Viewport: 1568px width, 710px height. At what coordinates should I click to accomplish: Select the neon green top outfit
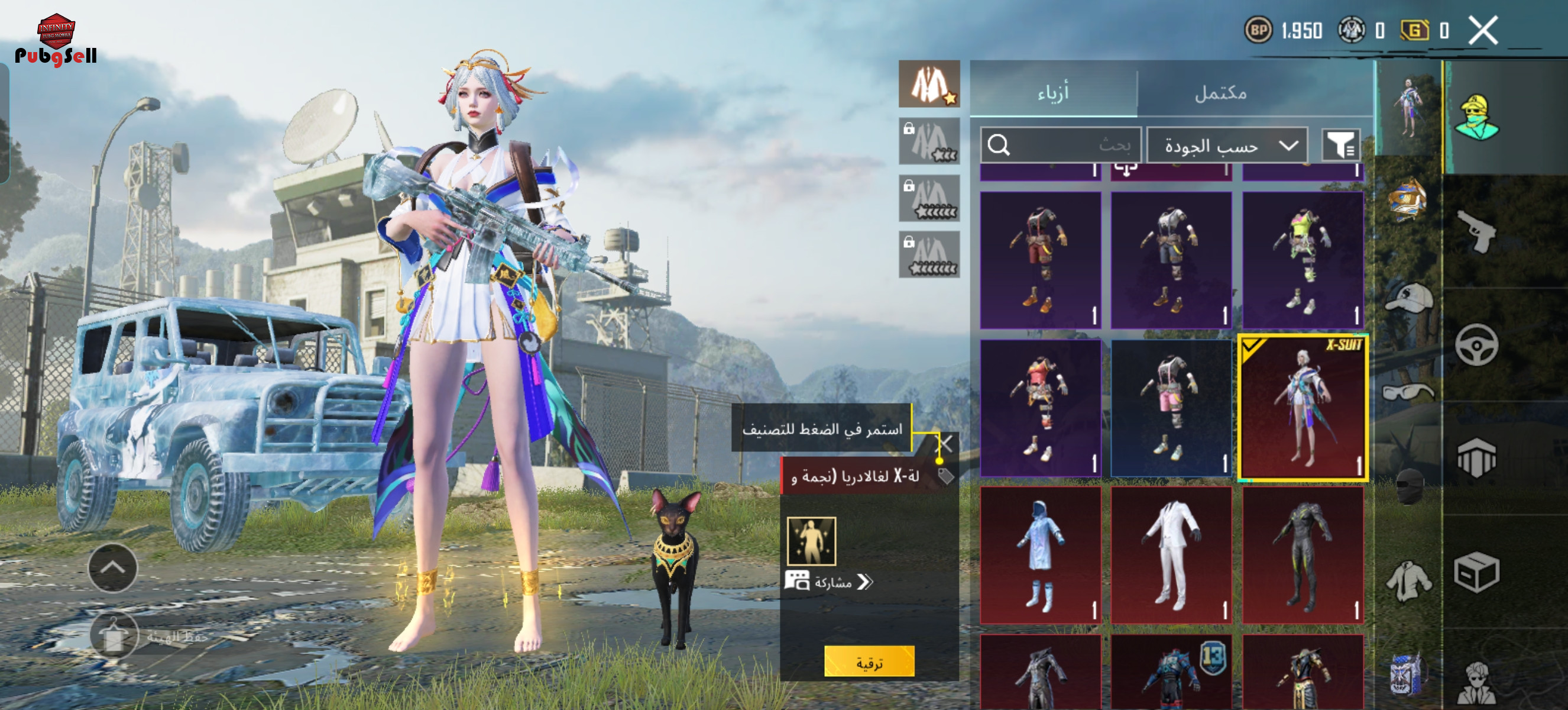[x=1303, y=260]
